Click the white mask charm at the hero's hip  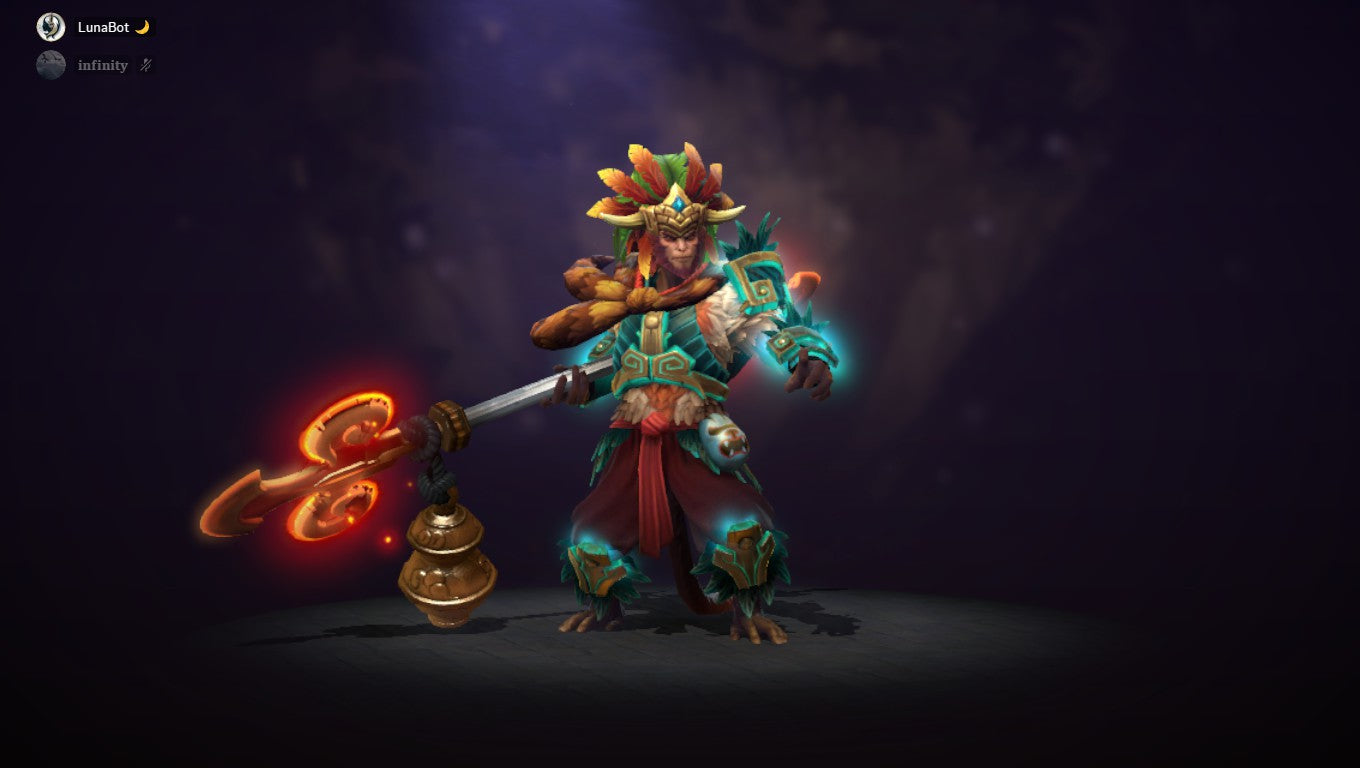coord(725,440)
